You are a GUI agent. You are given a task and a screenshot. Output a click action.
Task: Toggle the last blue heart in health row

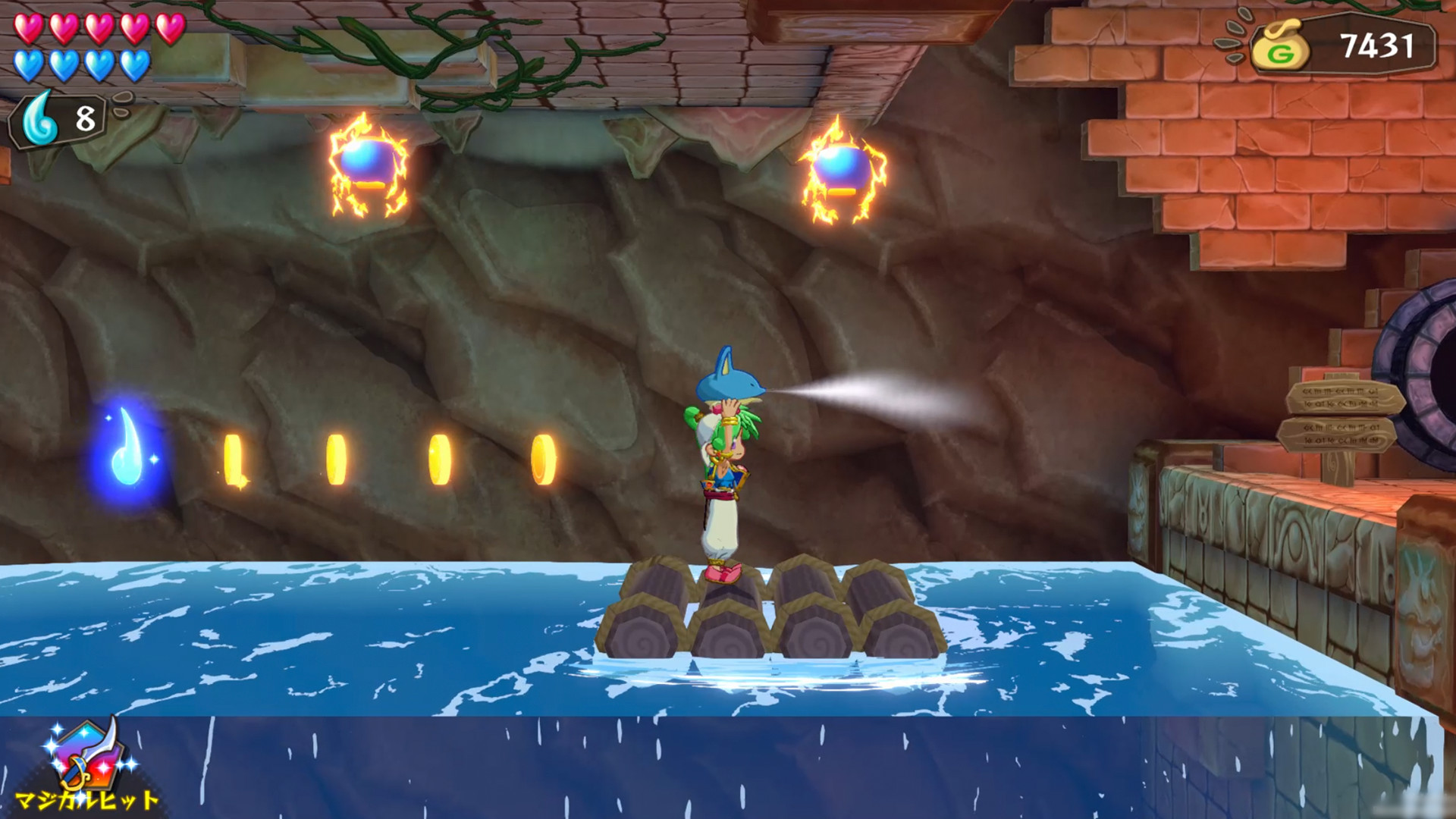(133, 64)
